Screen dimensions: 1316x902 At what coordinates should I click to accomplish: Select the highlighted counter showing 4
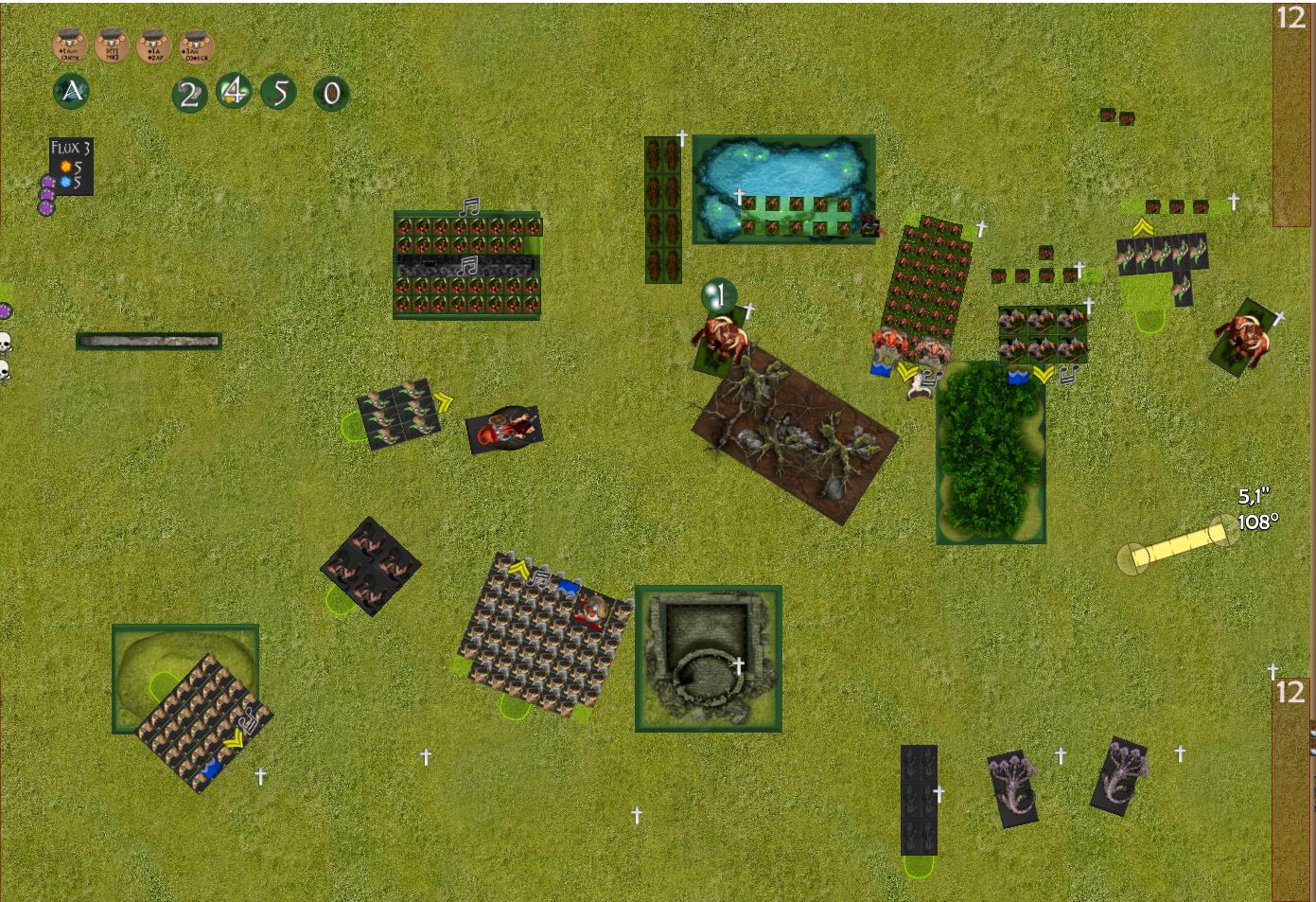pyautogui.click(x=234, y=92)
